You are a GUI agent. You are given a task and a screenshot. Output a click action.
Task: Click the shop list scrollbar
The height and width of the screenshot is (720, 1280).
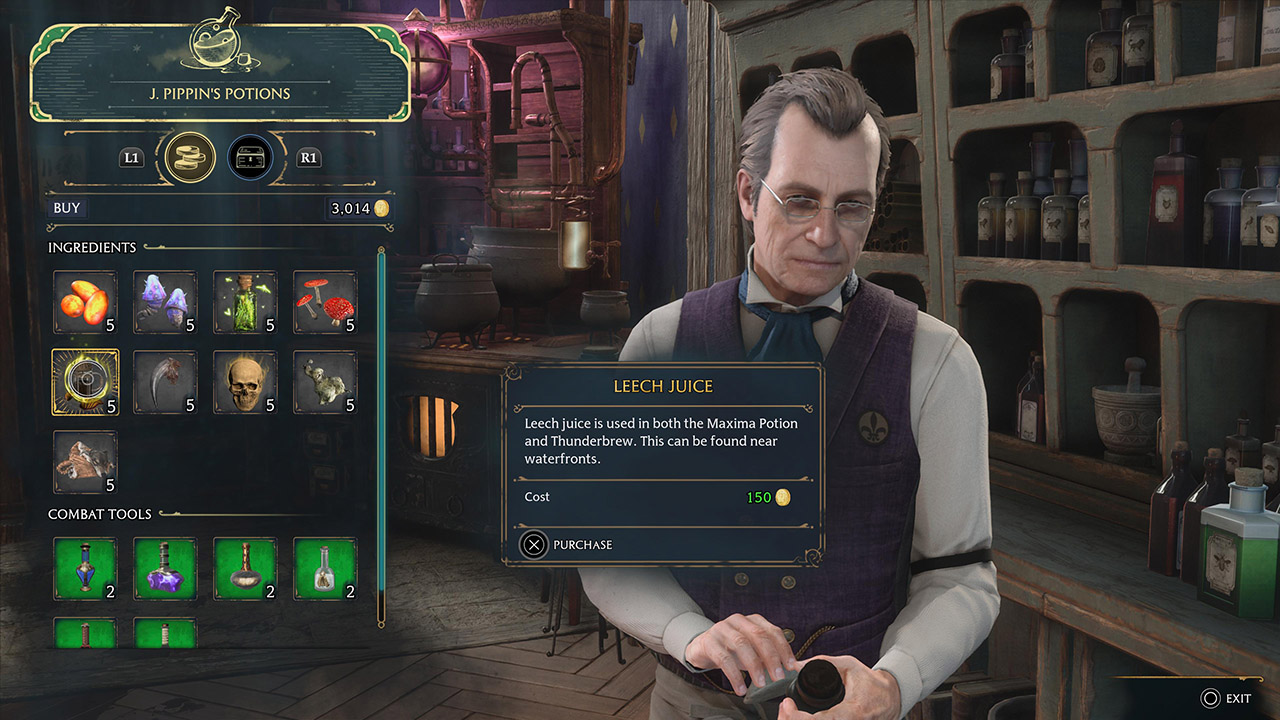pyautogui.click(x=381, y=435)
